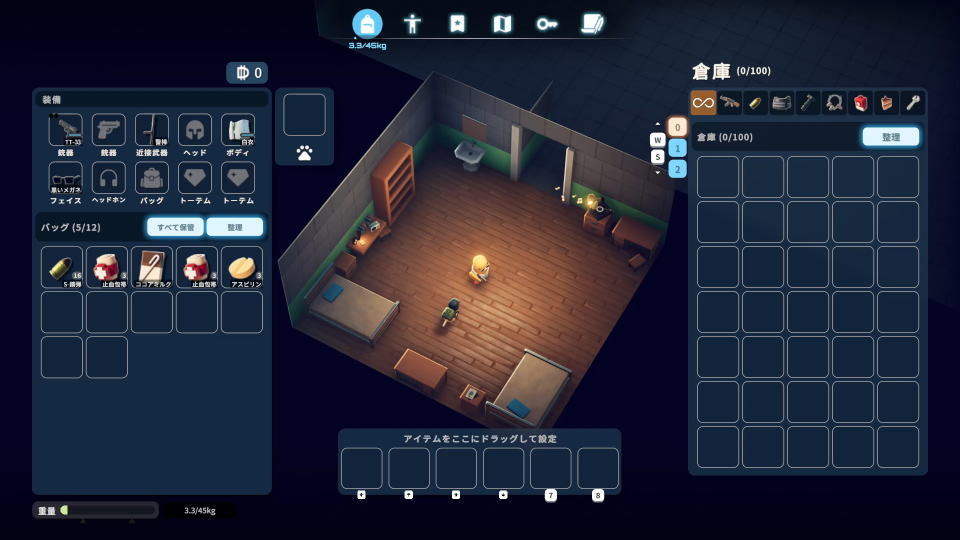Sort the bag with its 整理 button
The width and height of the screenshot is (960, 540).
click(x=234, y=227)
